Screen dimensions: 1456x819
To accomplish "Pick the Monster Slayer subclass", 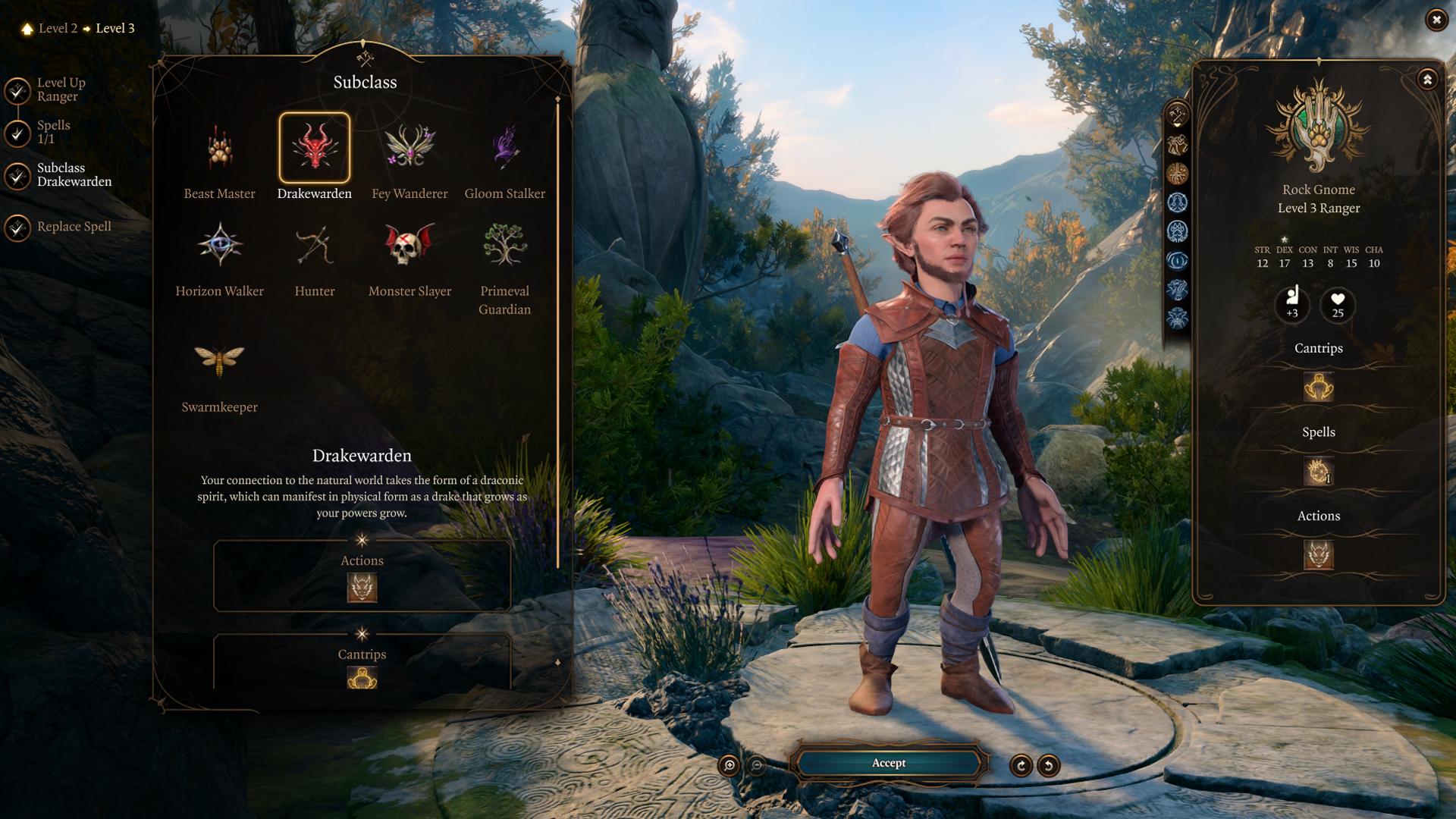I will click(x=409, y=245).
